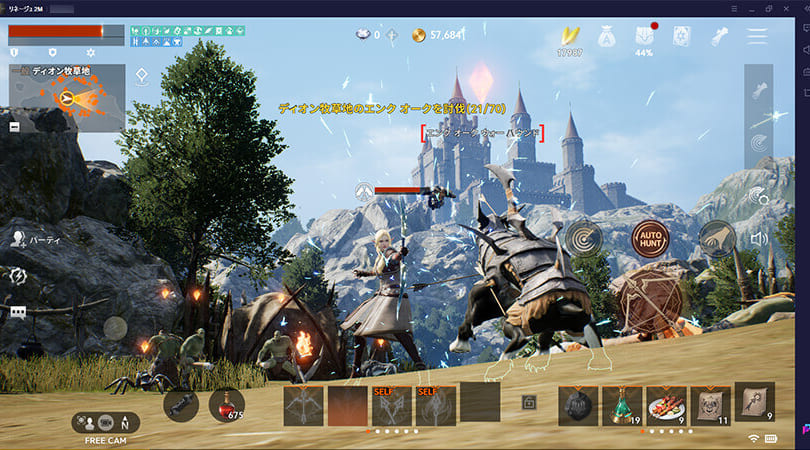
Task: Open the chat speech-bubble icon
Action: (x=18, y=312)
